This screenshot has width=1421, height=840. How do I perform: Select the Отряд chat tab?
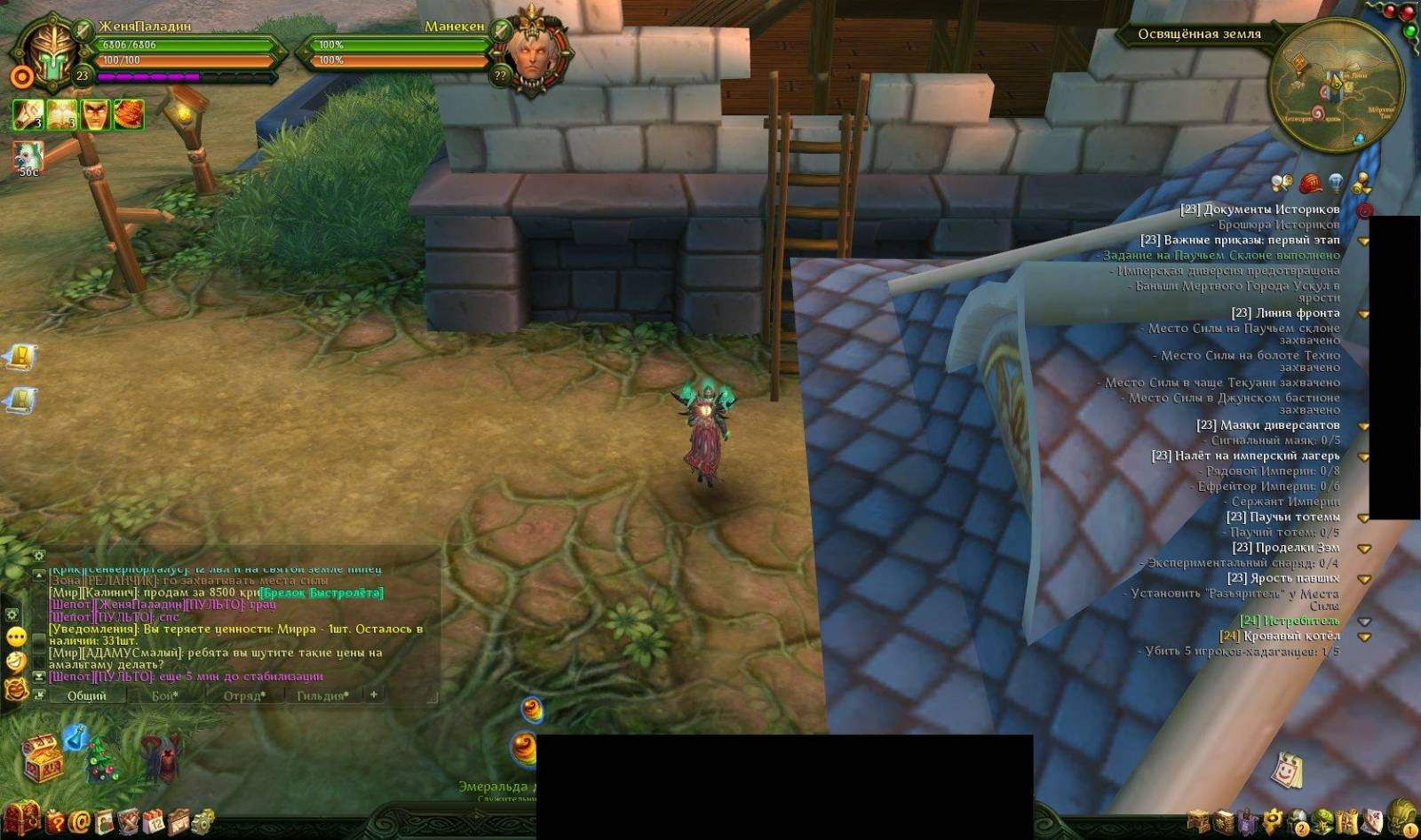pyautogui.click(x=242, y=695)
